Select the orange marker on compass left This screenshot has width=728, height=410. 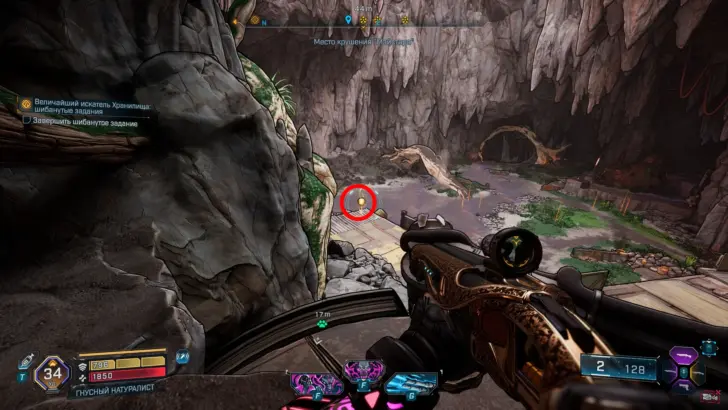tap(237, 19)
